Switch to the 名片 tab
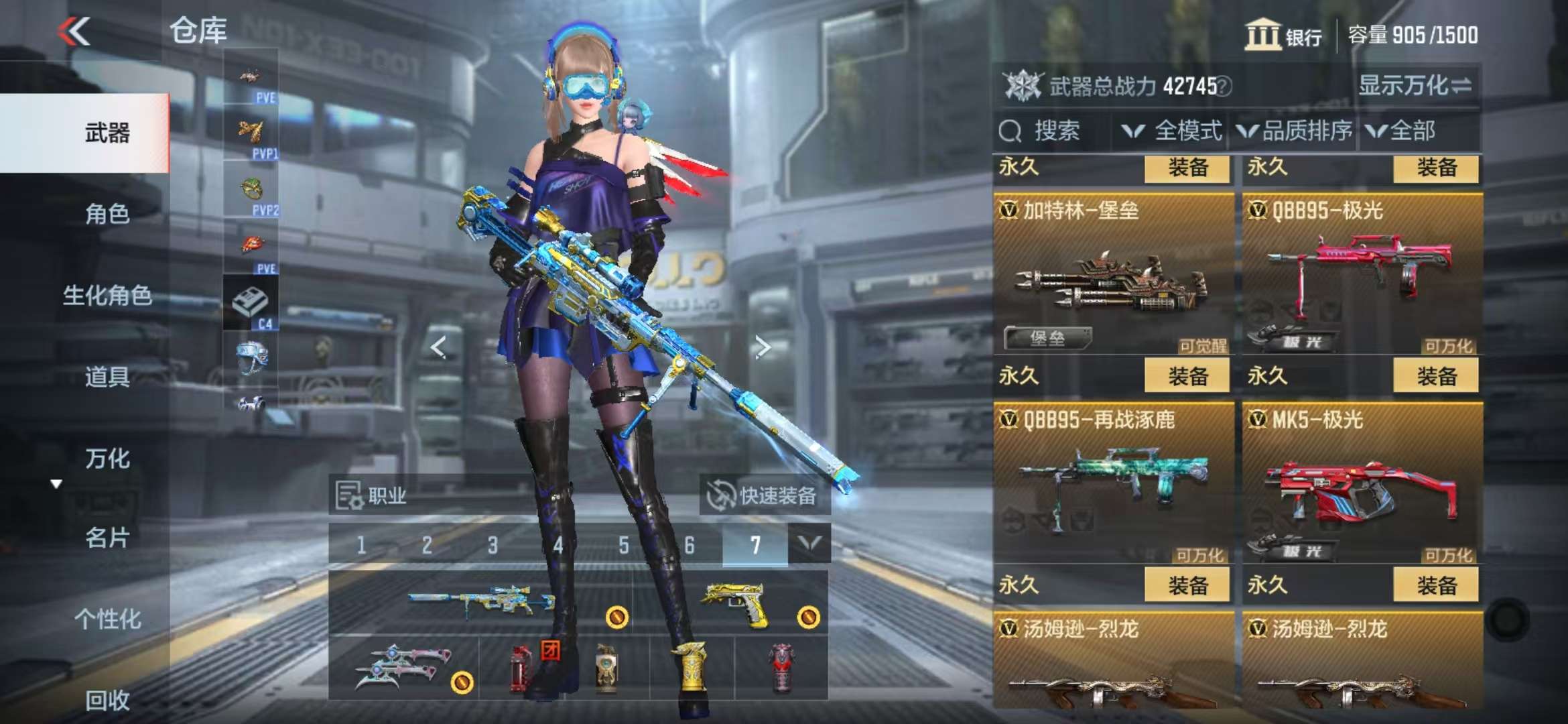1568x724 pixels. (x=107, y=538)
